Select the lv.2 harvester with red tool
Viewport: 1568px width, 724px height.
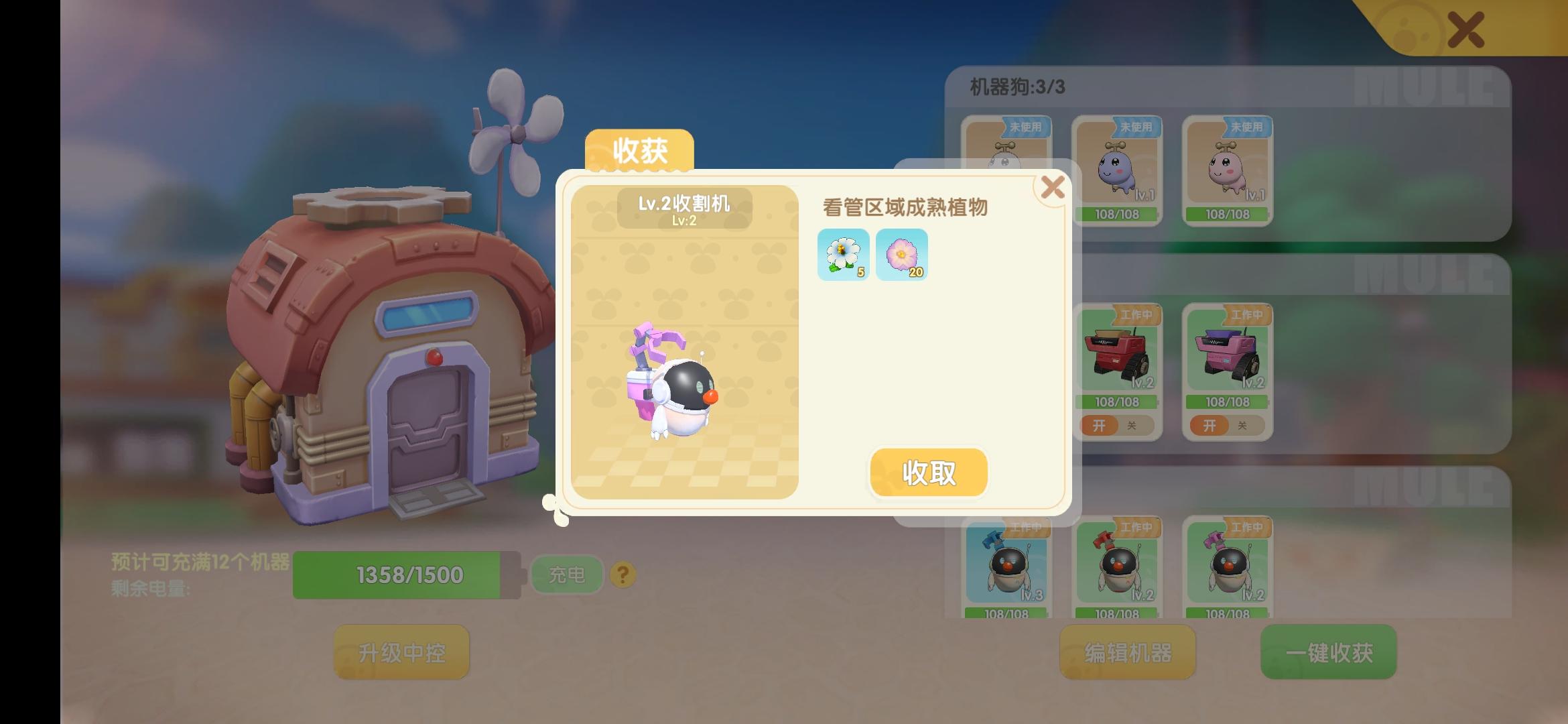click(1118, 566)
